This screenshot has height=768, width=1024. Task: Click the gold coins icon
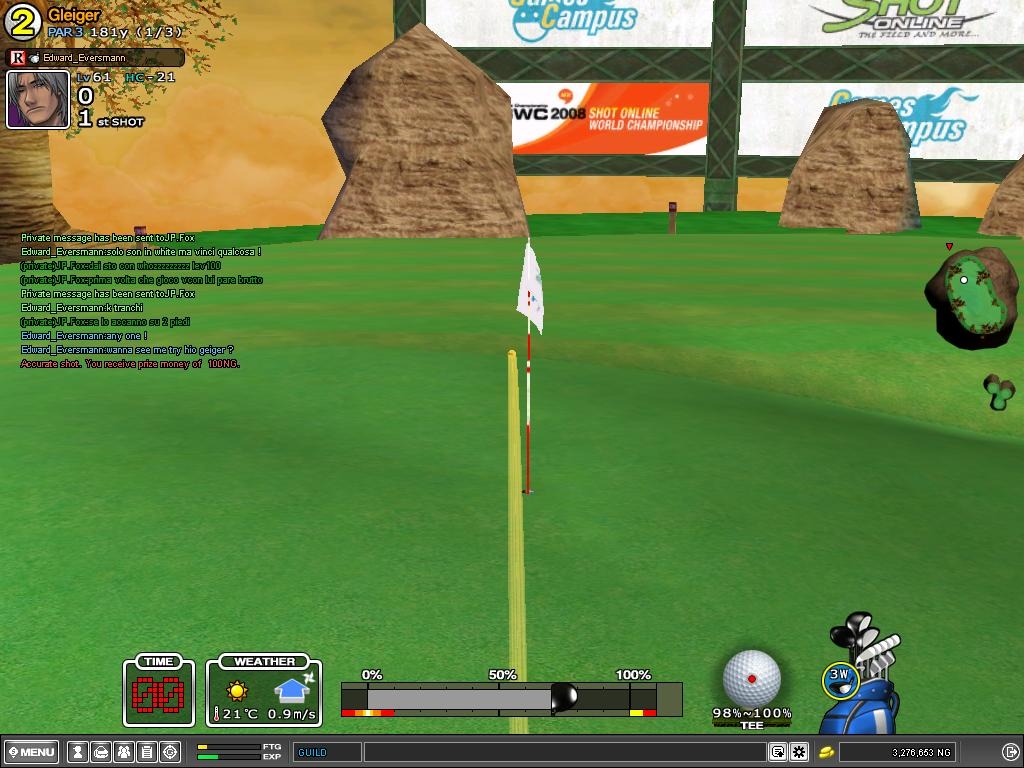(x=827, y=752)
